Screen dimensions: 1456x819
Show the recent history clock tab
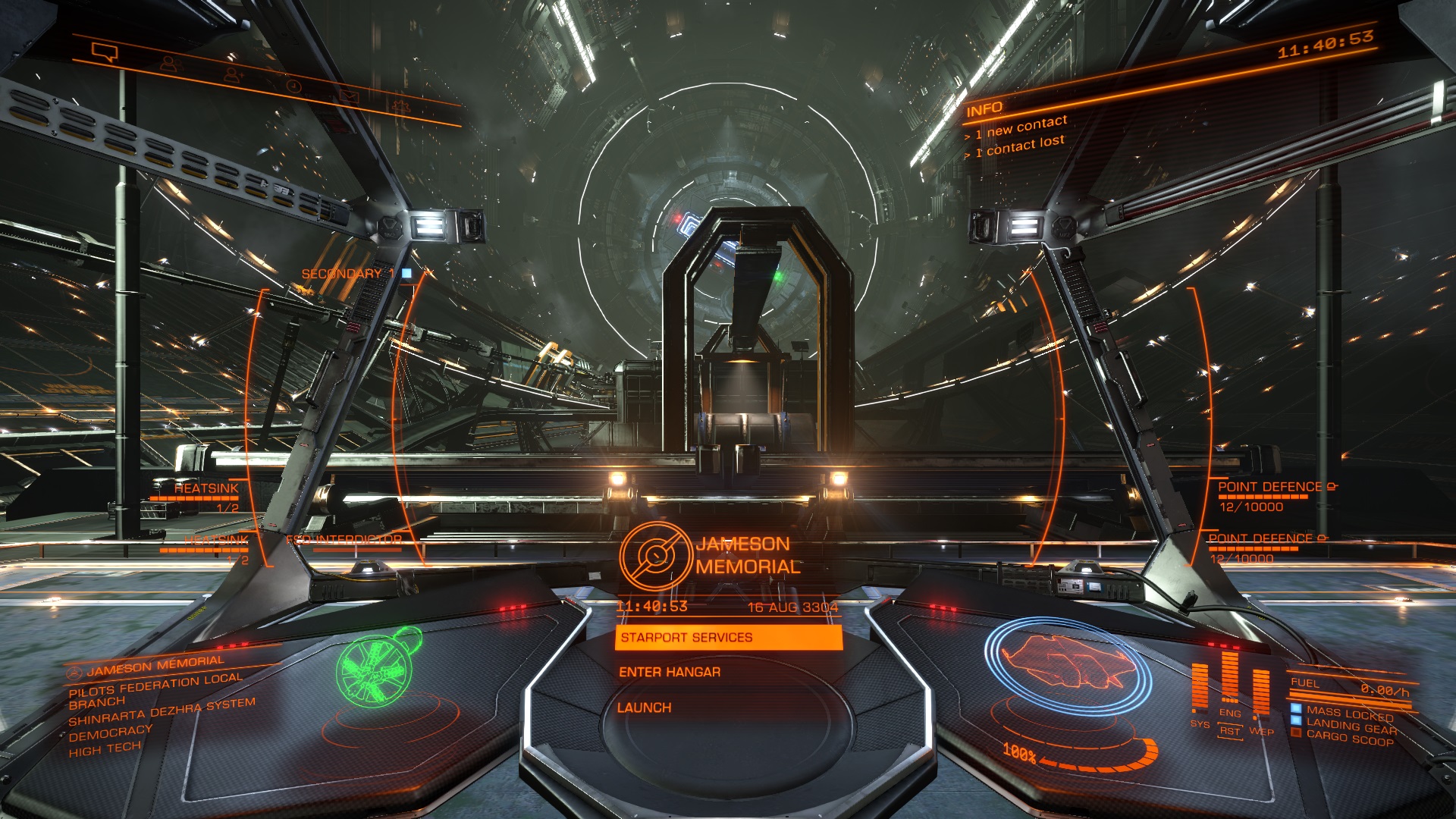point(293,86)
